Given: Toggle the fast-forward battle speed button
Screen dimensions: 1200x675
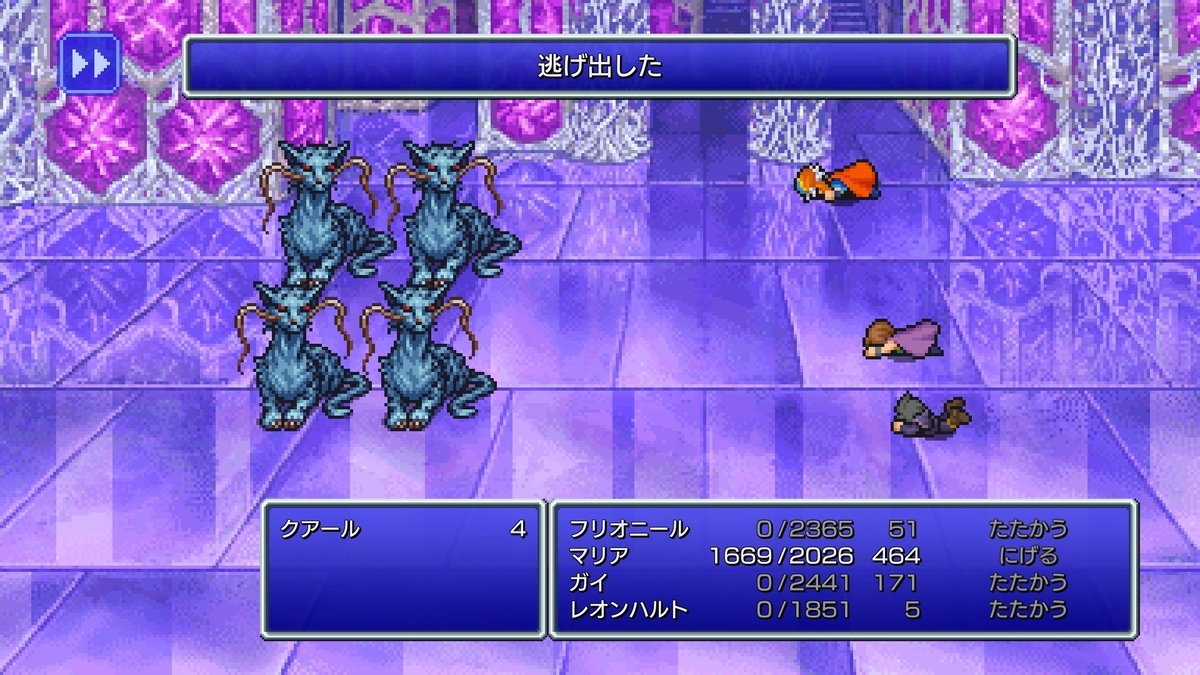Looking at the screenshot, I should coord(90,64).
